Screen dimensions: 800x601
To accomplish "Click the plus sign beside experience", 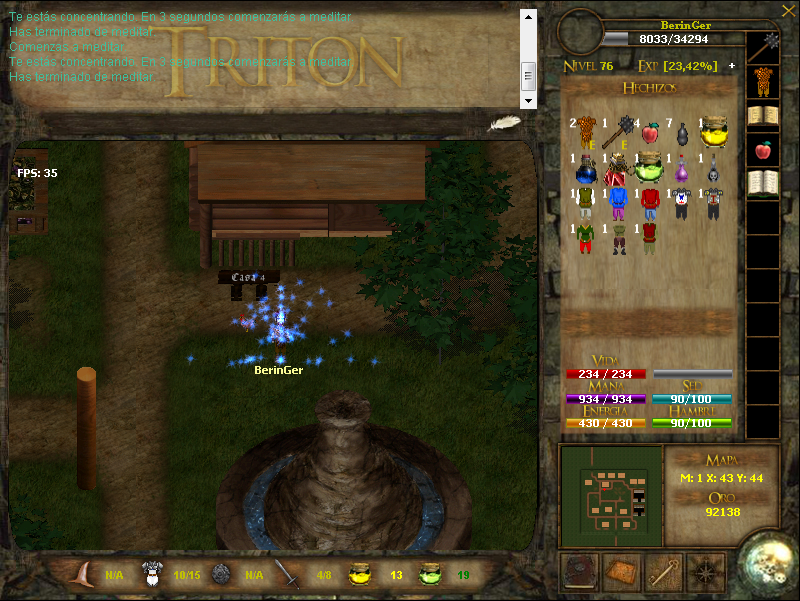I will (x=731, y=66).
